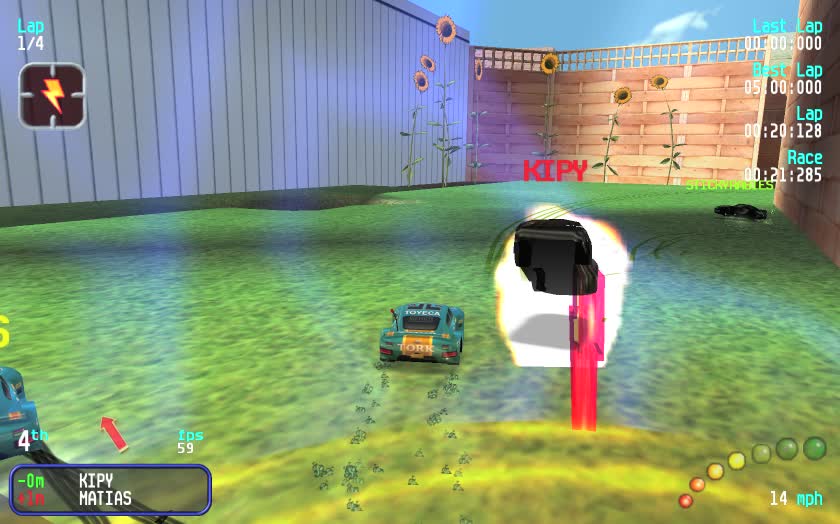Screen dimensions: 840x524
Task: Select MATIAS in the standings panel
Action: click(105, 498)
